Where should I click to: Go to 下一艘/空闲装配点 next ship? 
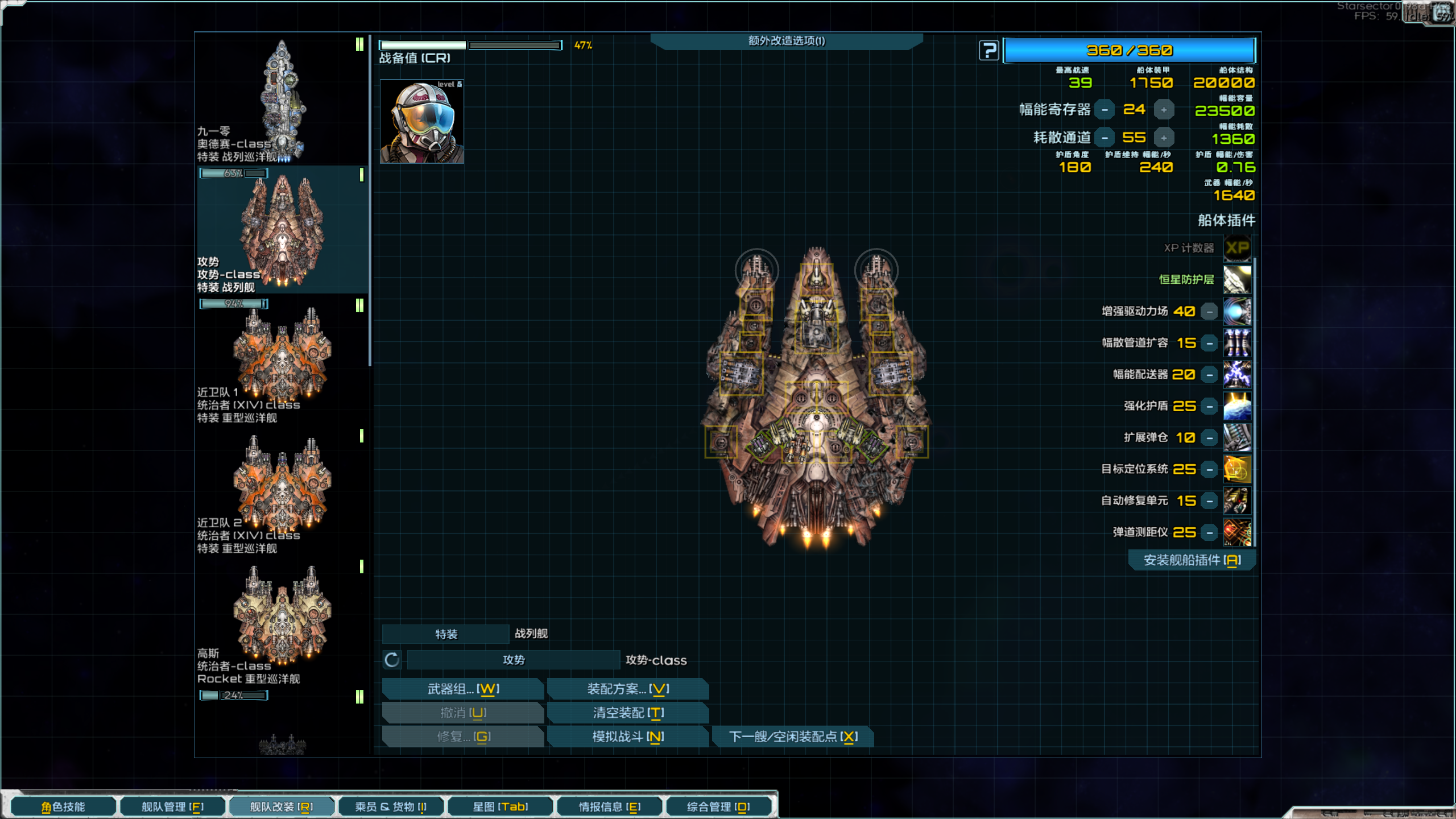coord(793,737)
